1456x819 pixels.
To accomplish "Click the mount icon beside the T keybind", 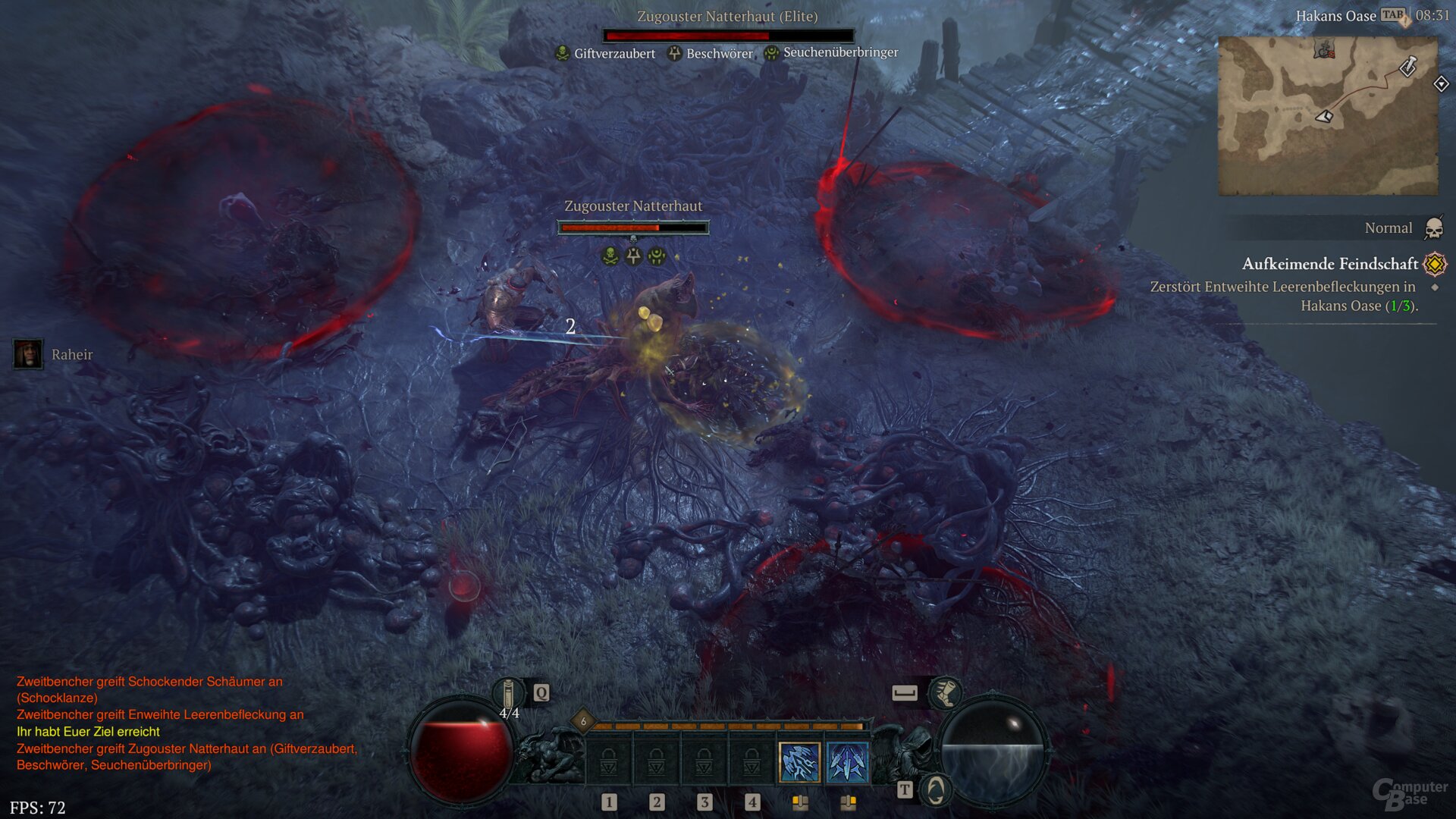I will pos(937,789).
